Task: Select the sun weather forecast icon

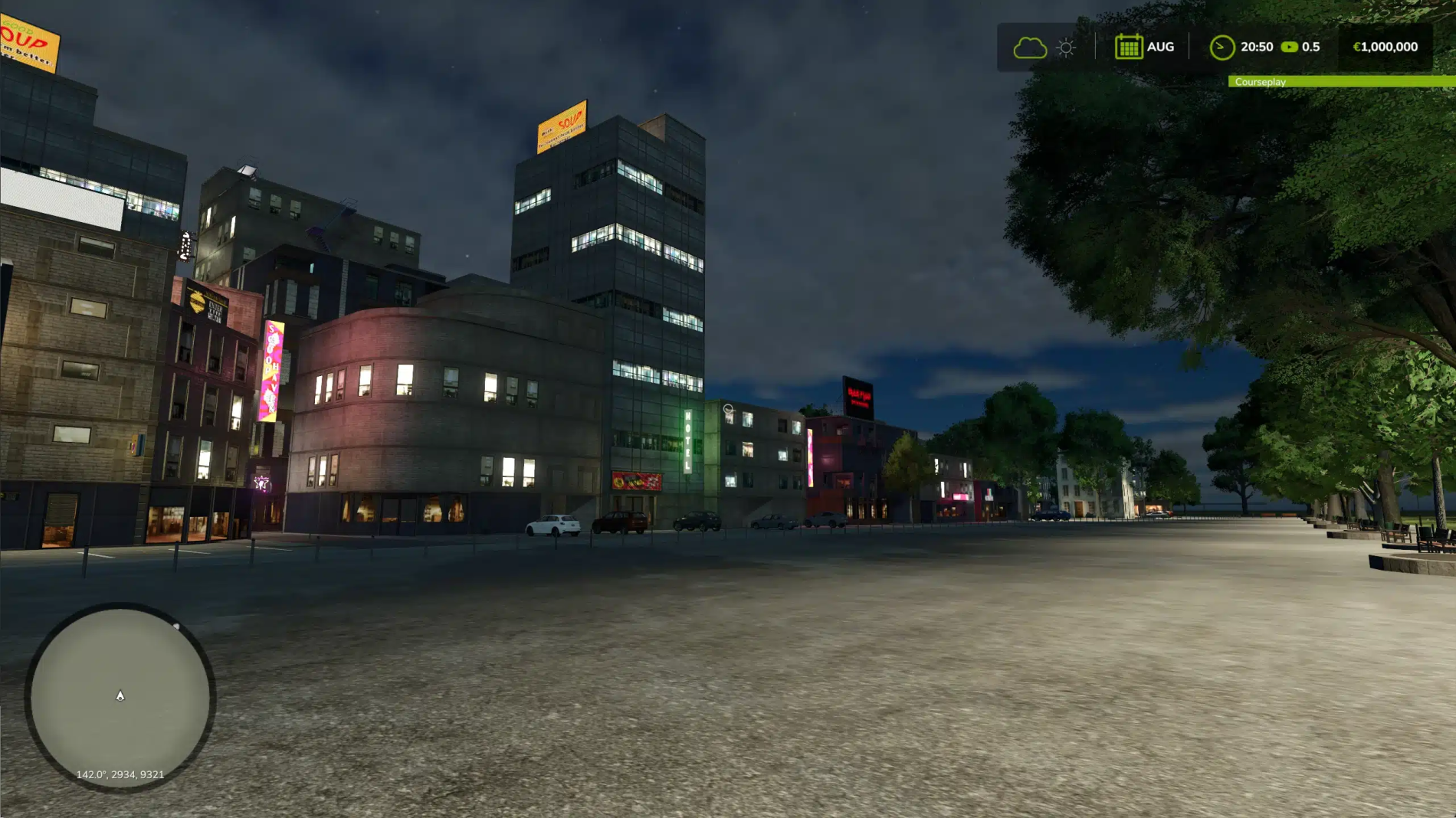Action: coord(1065,47)
